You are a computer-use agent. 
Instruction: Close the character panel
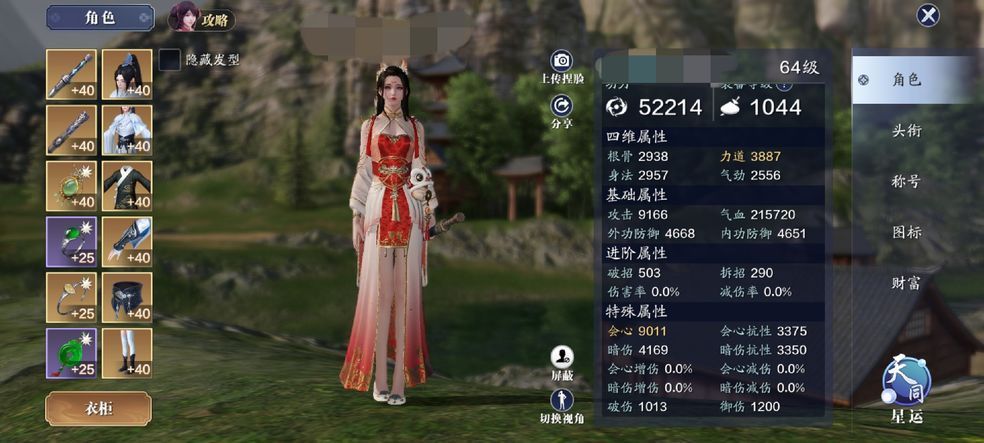(928, 15)
